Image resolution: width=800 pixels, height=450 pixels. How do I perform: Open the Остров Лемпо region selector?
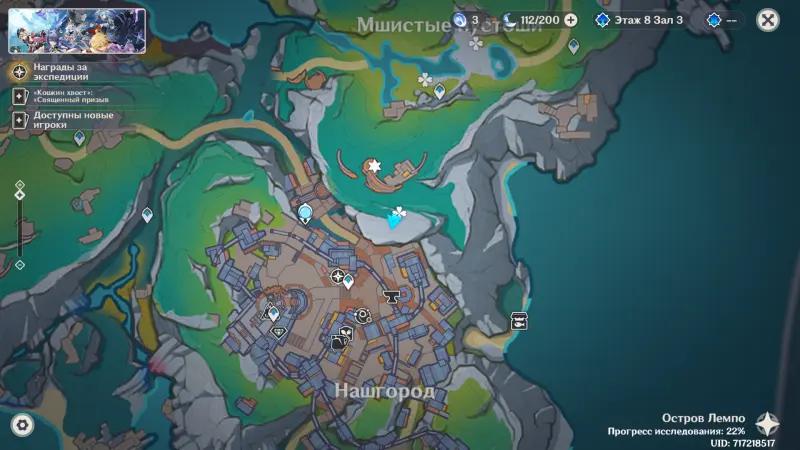[x=767, y=424]
